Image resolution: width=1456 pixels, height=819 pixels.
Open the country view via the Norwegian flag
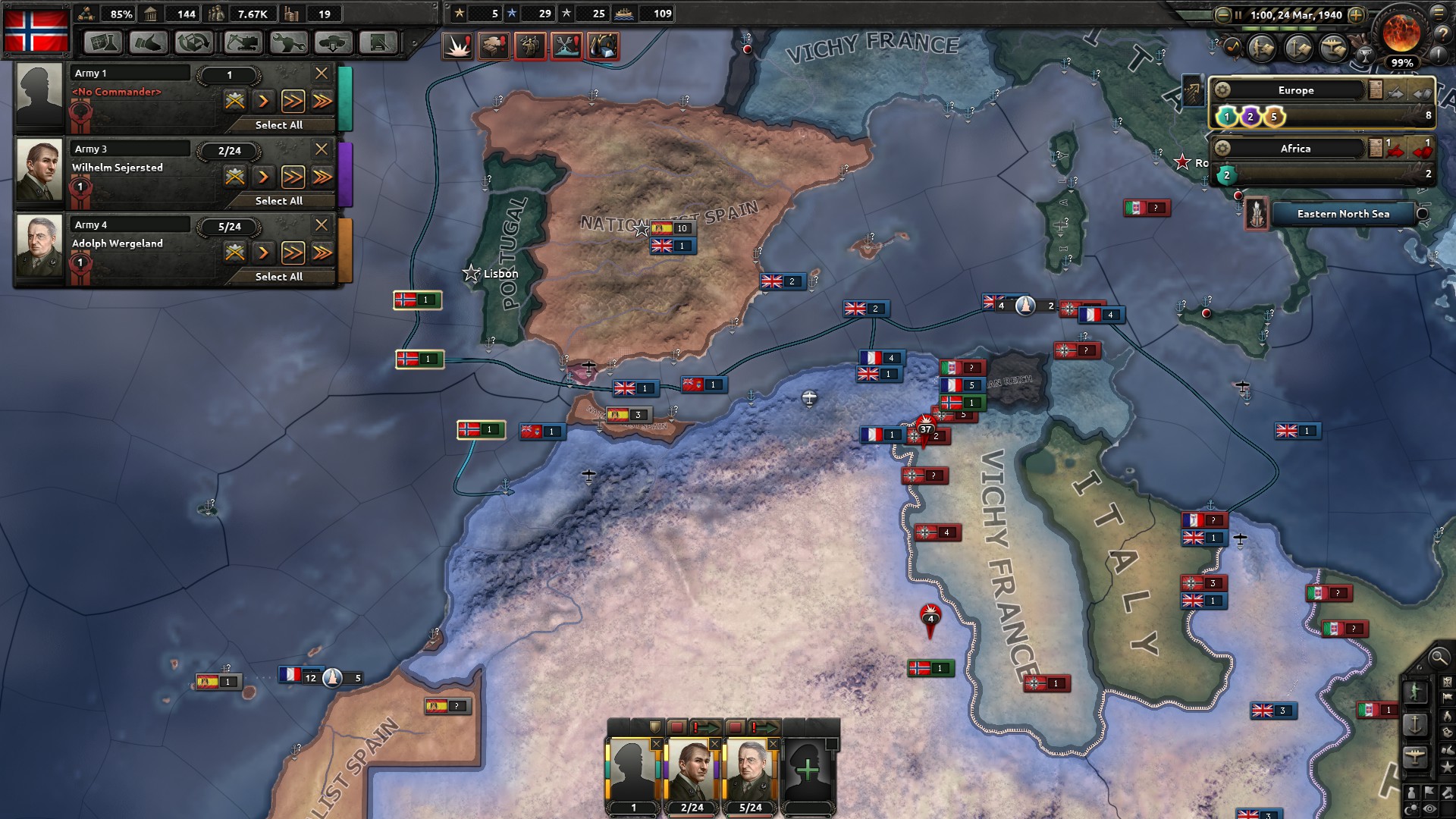click(36, 30)
